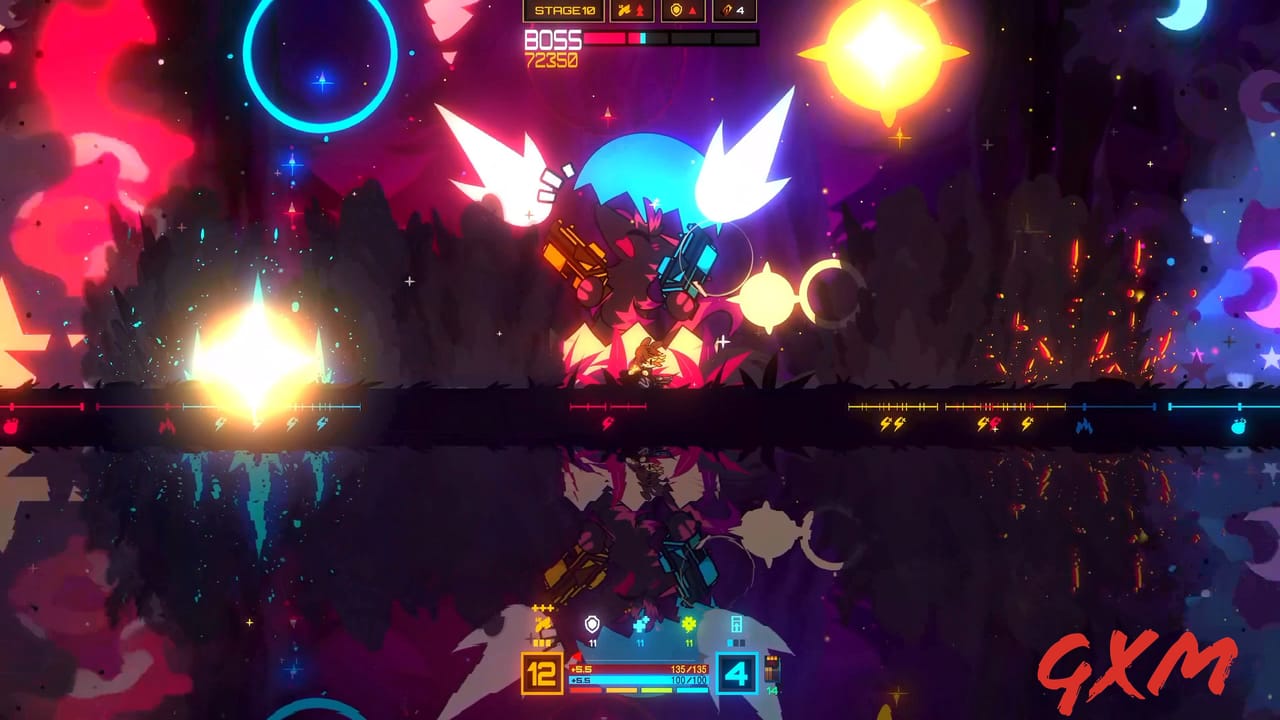Click the golden shield emblem in the top bar
Image resolution: width=1280 pixels, height=720 pixels.
click(x=676, y=11)
